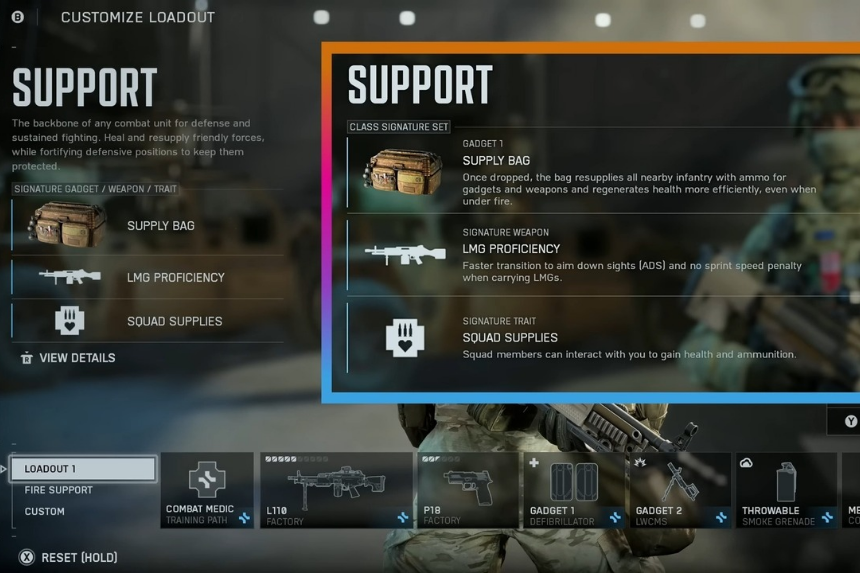
Task: Open the Gadget 1 Defibrillator slot
Action: (x=573, y=490)
